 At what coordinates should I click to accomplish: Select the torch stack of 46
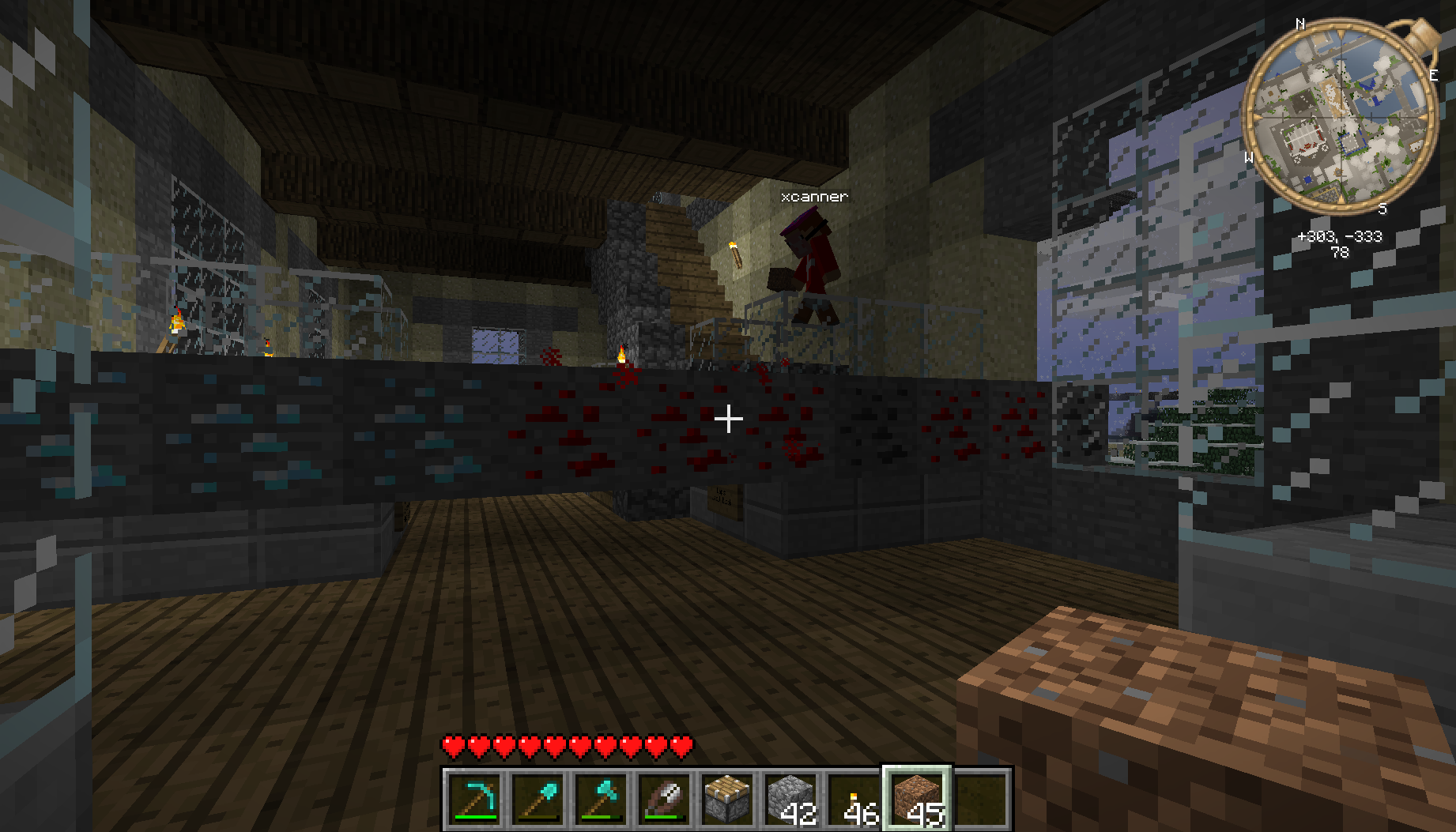coord(854,799)
